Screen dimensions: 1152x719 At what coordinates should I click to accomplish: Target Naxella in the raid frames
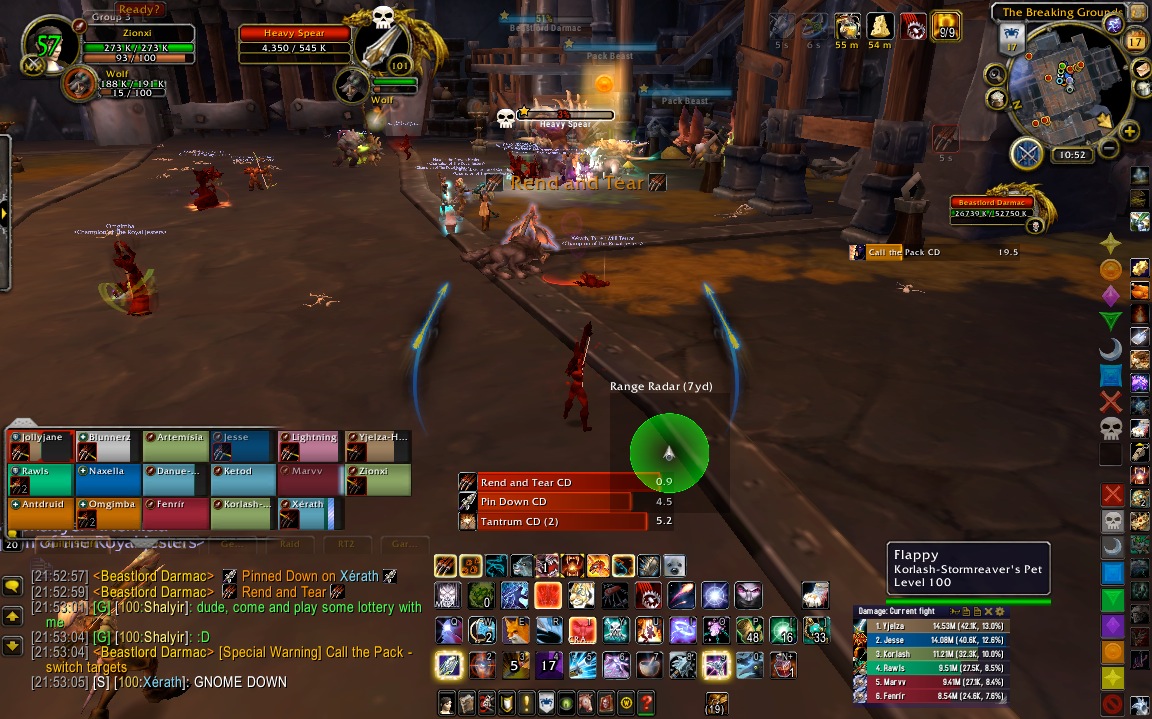tap(110, 479)
